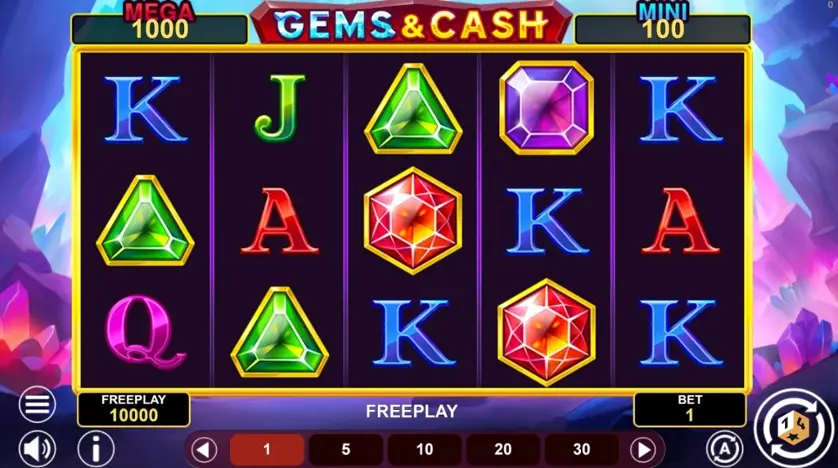Click the left bet arrow
The width and height of the screenshot is (838, 468).
(204, 449)
